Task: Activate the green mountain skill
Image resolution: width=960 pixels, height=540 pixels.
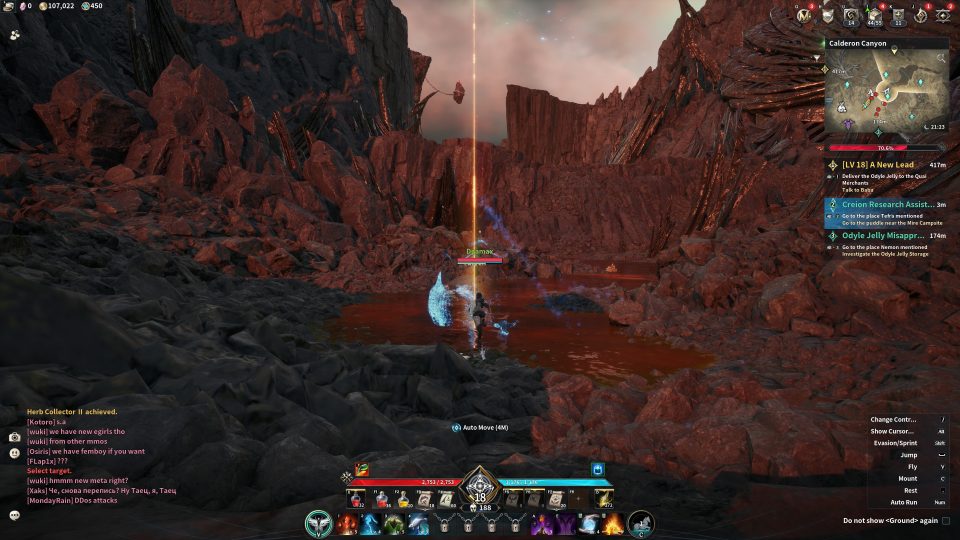Action: click(x=394, y=523)
